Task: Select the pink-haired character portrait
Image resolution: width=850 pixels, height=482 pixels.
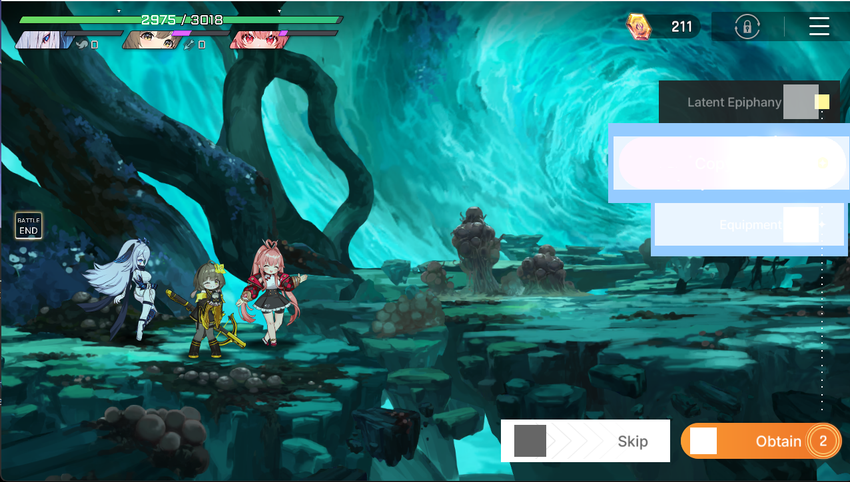Action: pos(258,41)
